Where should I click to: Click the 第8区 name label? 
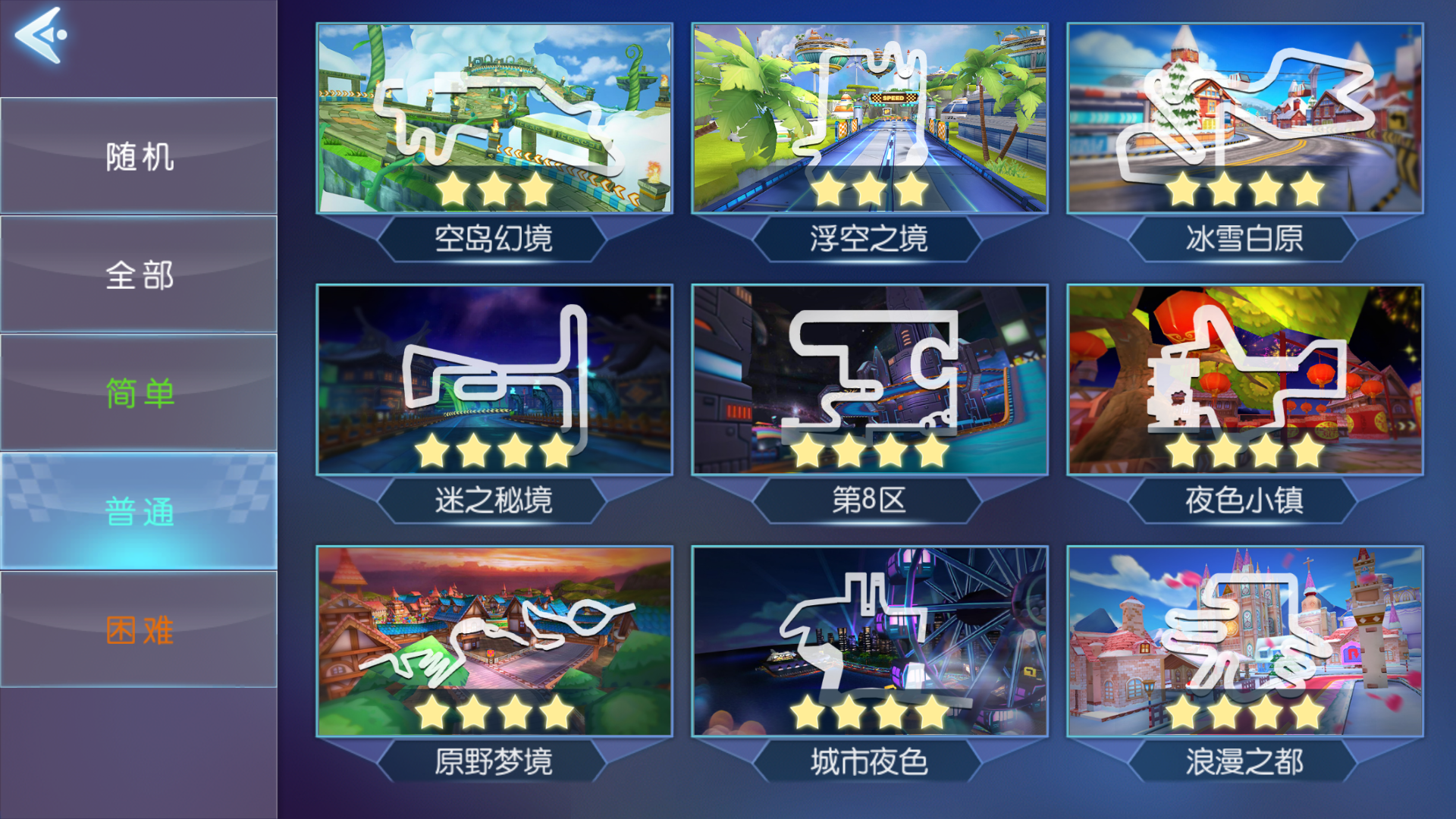pos(870,500)
